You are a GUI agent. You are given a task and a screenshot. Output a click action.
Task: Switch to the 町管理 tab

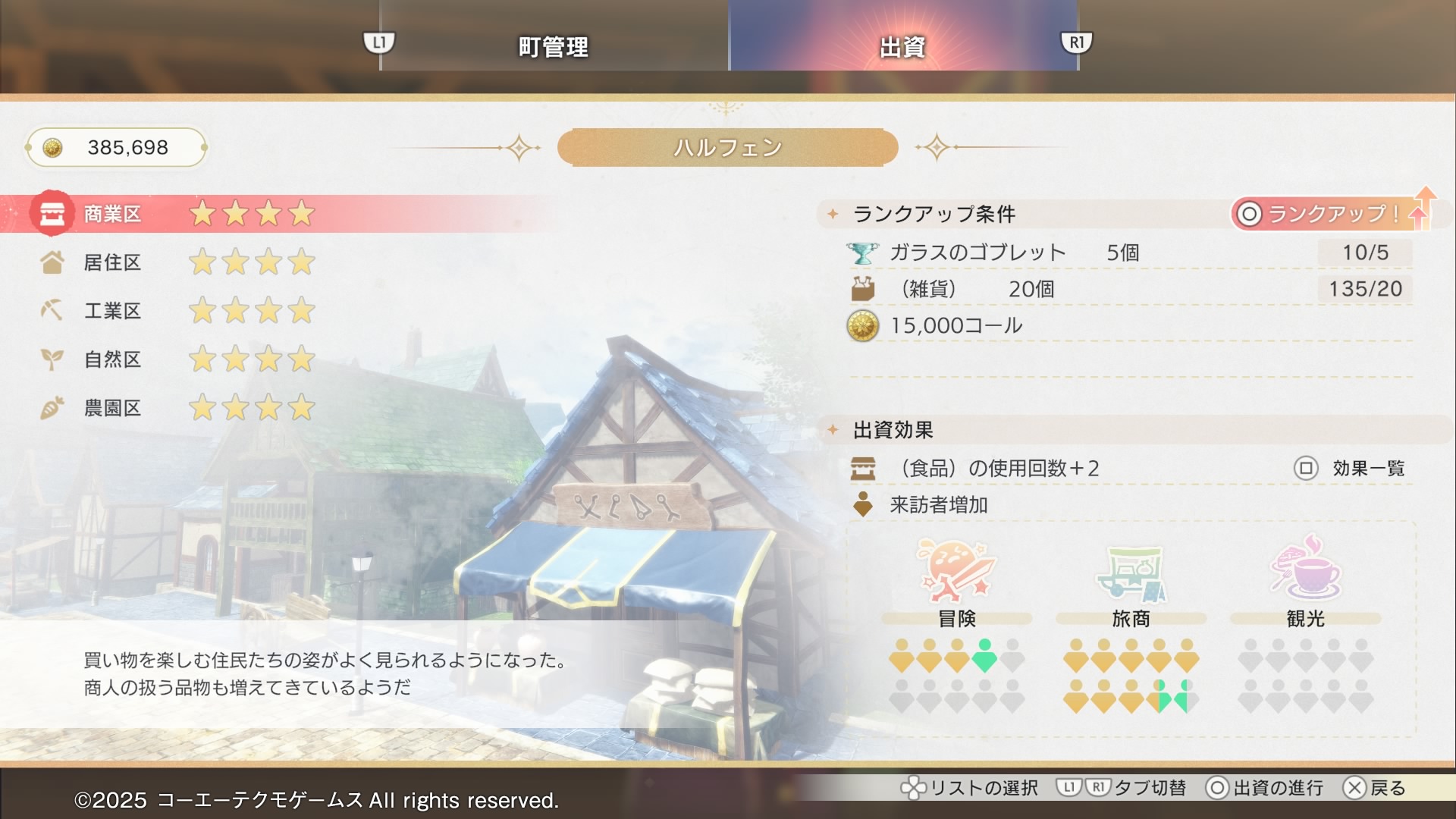coord(553,46)
